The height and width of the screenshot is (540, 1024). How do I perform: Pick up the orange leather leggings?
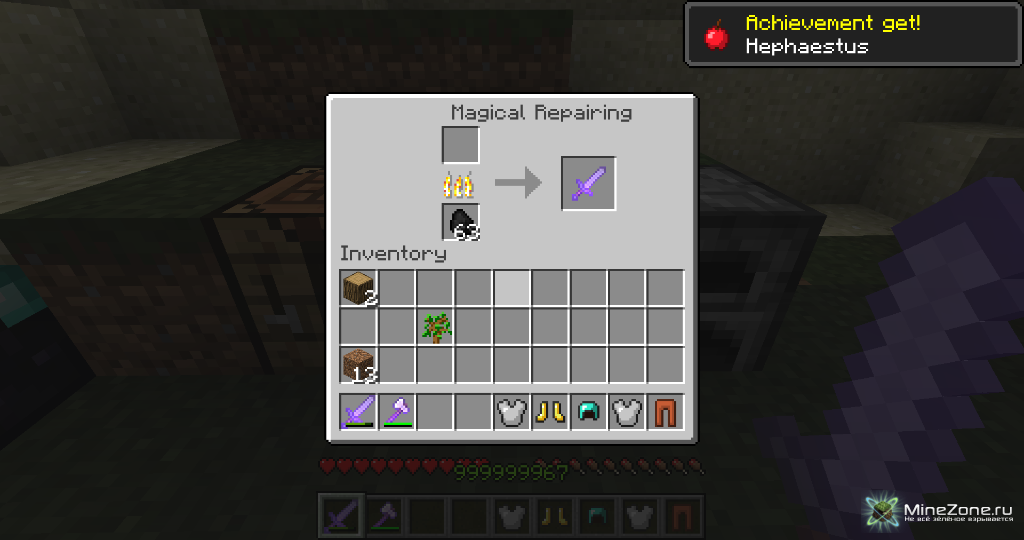[x=665, y=412]
